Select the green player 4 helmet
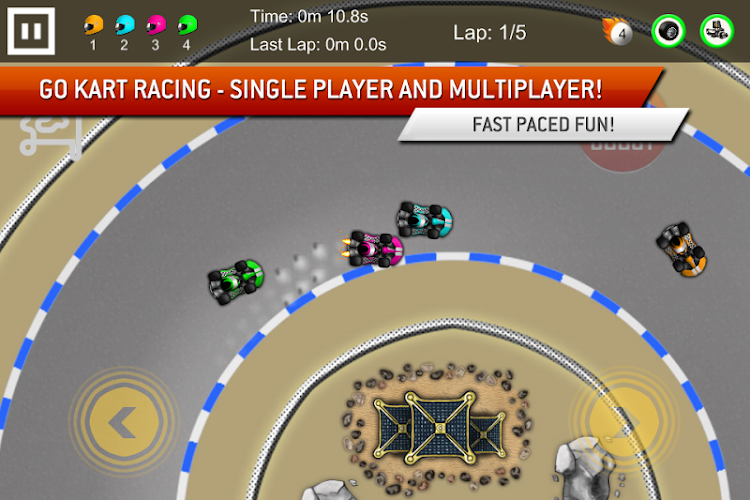Image resolution: width=750 pixels, height=500 pixels. (x=187, y=24)
